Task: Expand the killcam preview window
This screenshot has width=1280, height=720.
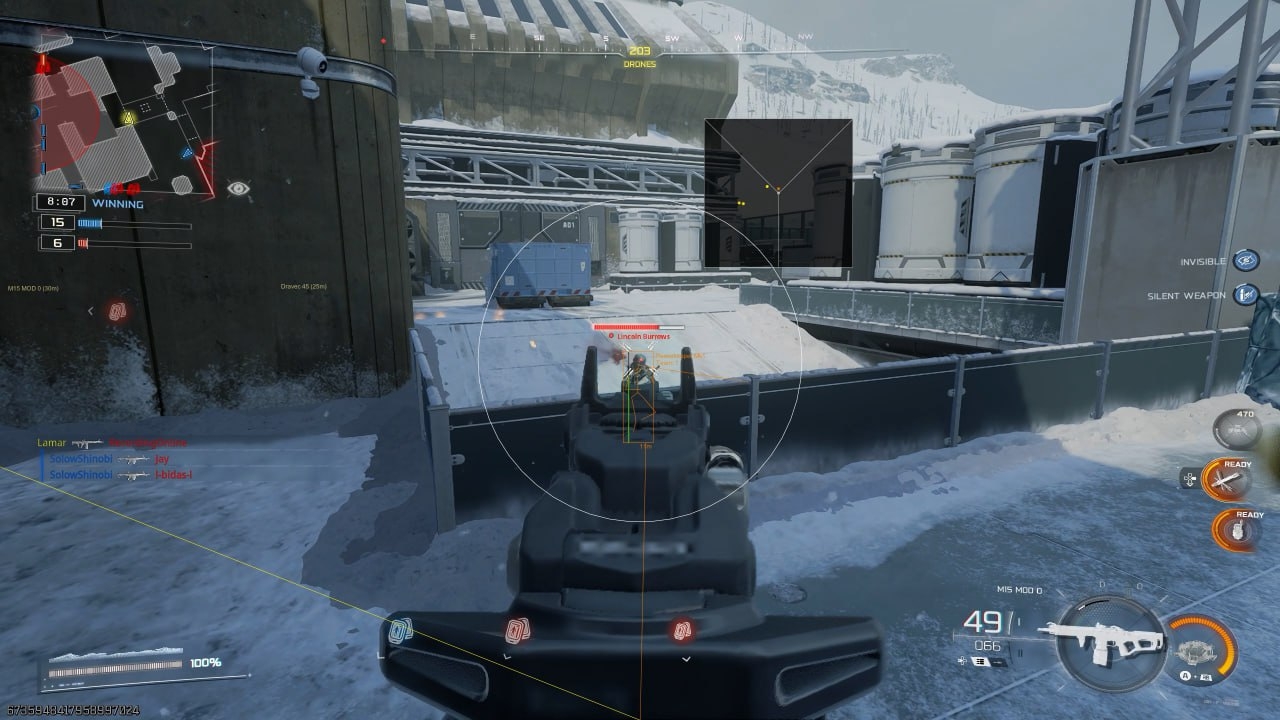Action: click(777, 190)
